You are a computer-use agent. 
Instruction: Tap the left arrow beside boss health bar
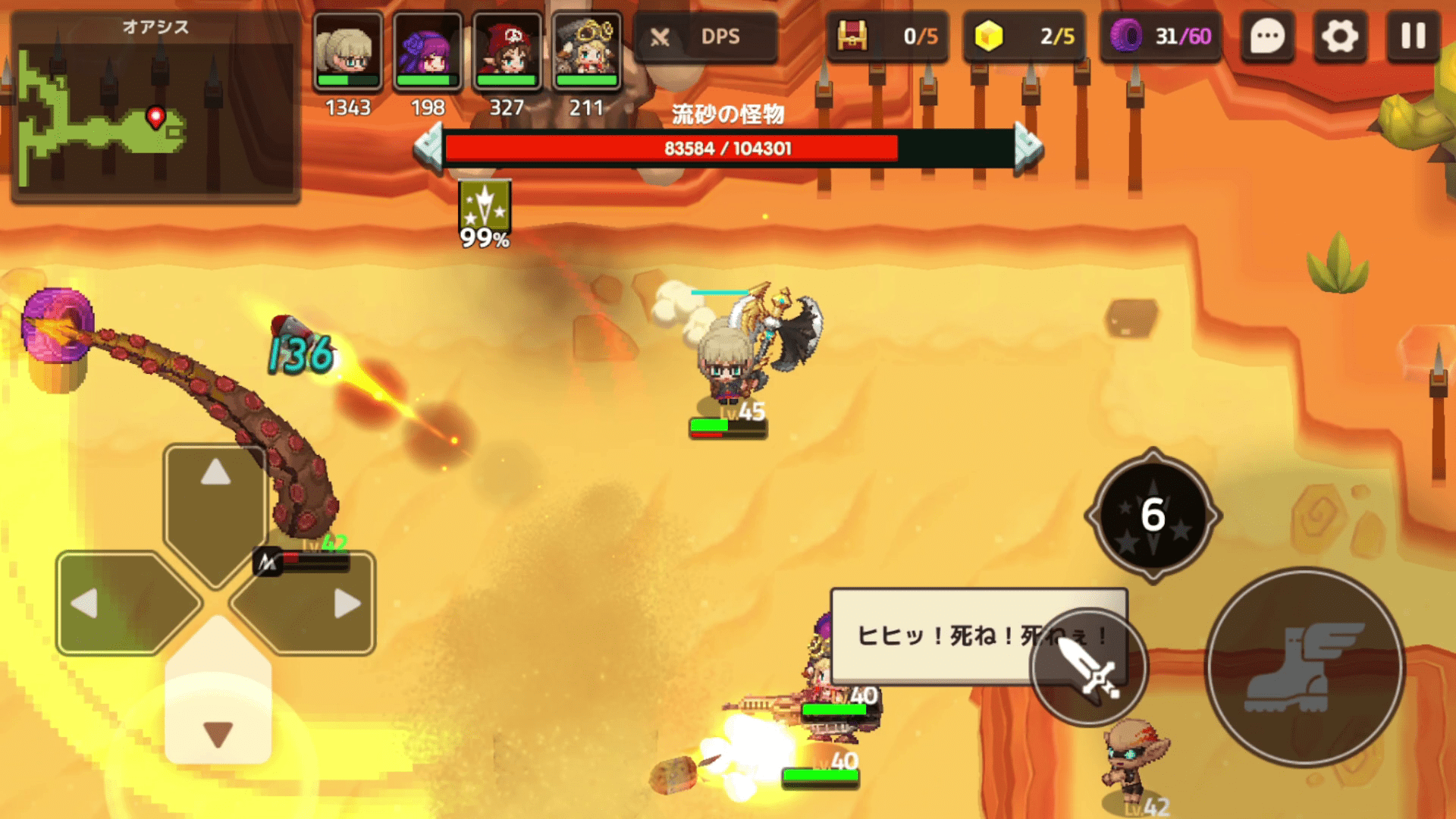tap(429, 146)
